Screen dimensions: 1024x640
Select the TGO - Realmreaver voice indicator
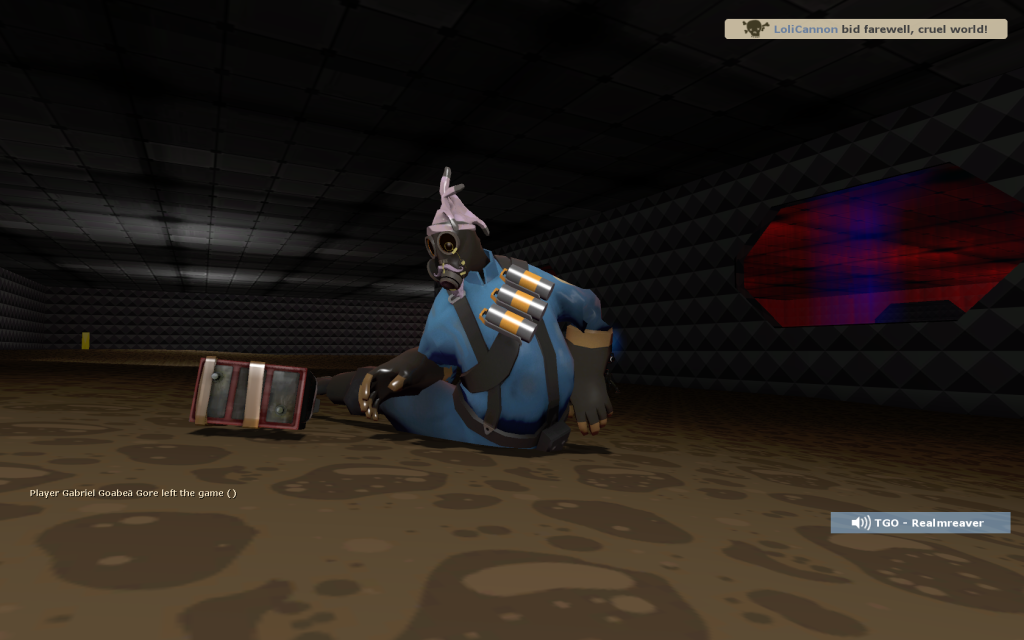pos(920,523)
